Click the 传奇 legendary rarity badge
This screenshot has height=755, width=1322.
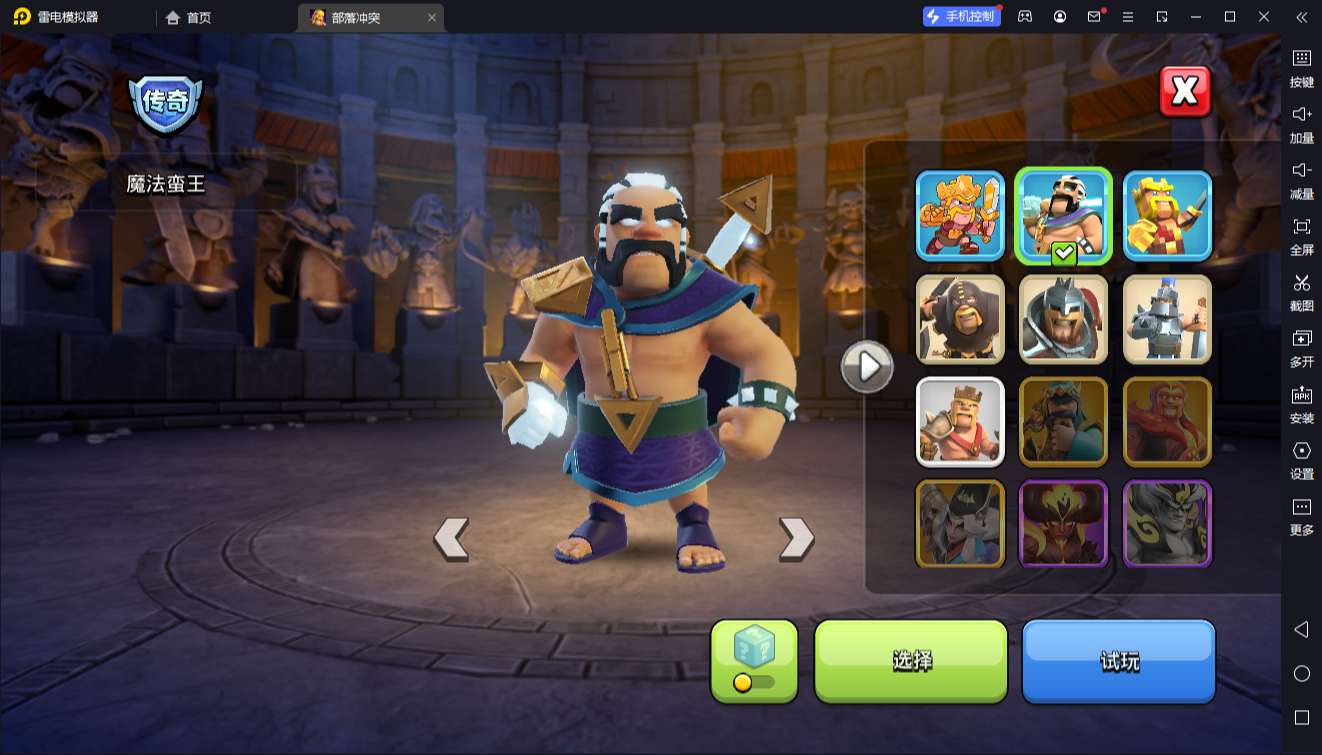coord(166,102)
